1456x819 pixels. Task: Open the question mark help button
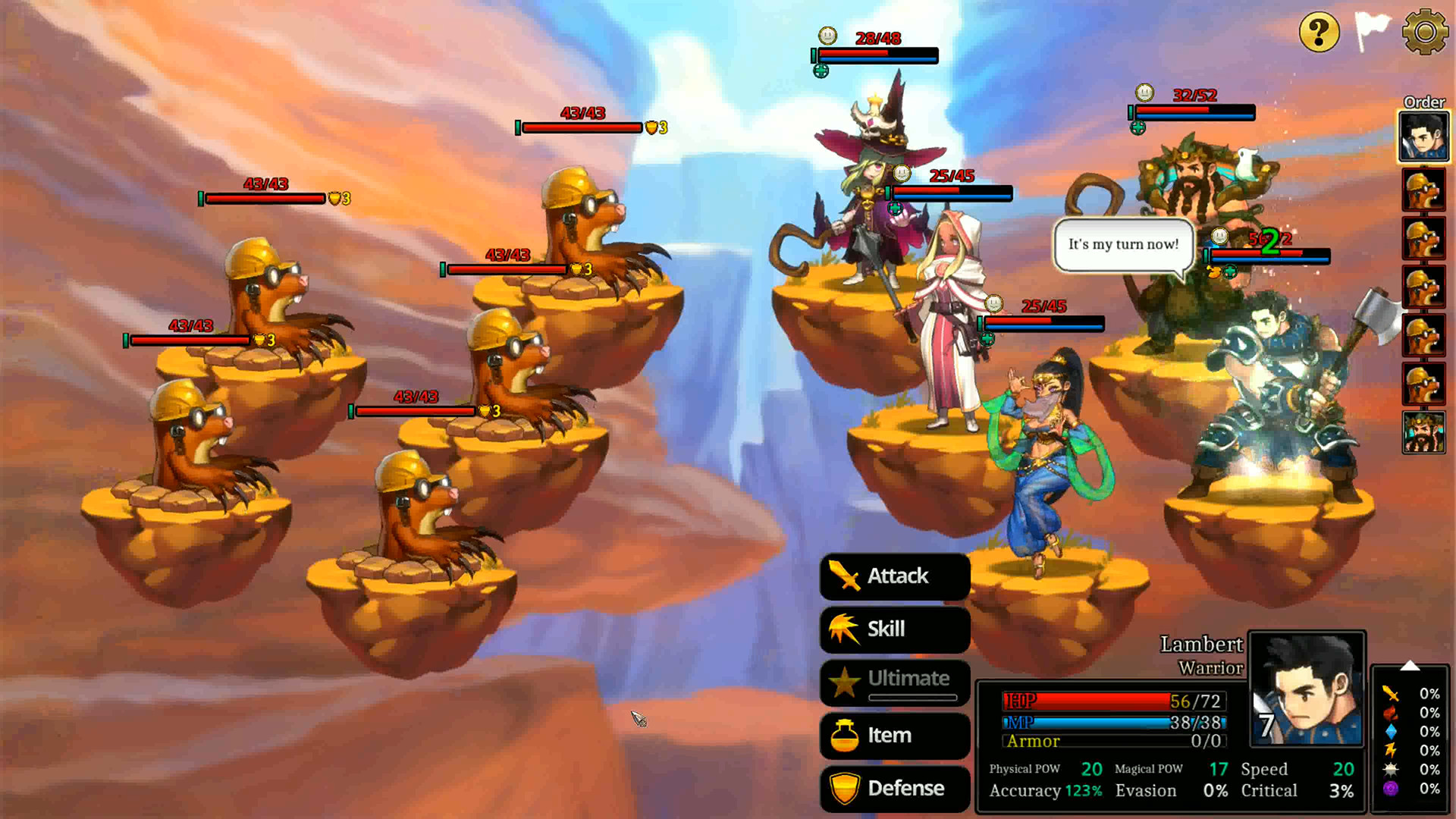point(1319,33)
